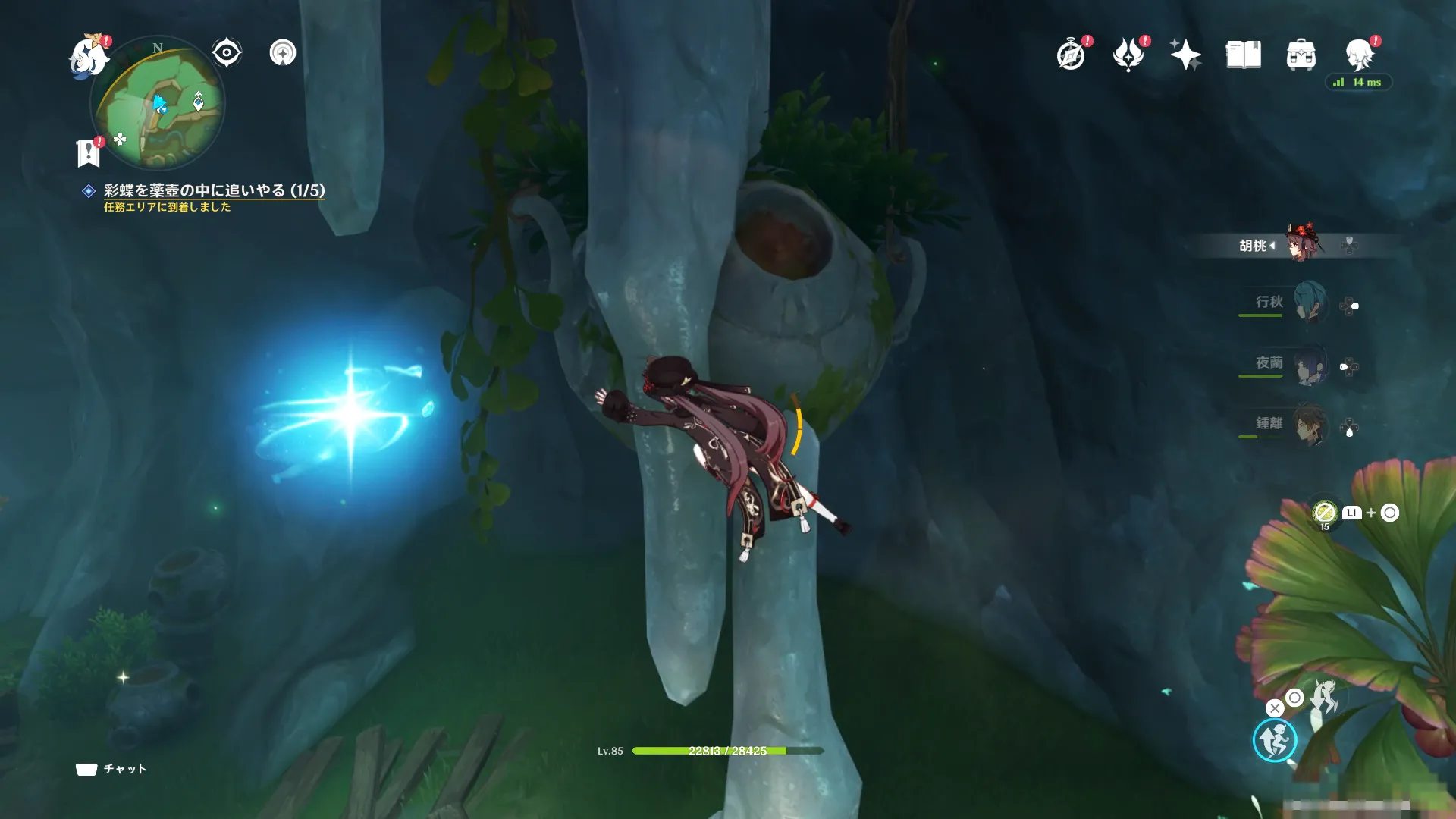Open the Paimon menu icon
1456x819 pixels.
[x=88, y=56]
